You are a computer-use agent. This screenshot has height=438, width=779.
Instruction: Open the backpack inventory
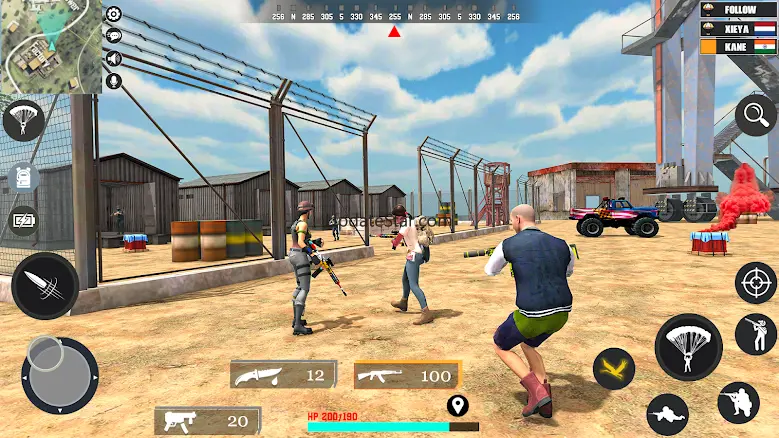coord(22,178)
